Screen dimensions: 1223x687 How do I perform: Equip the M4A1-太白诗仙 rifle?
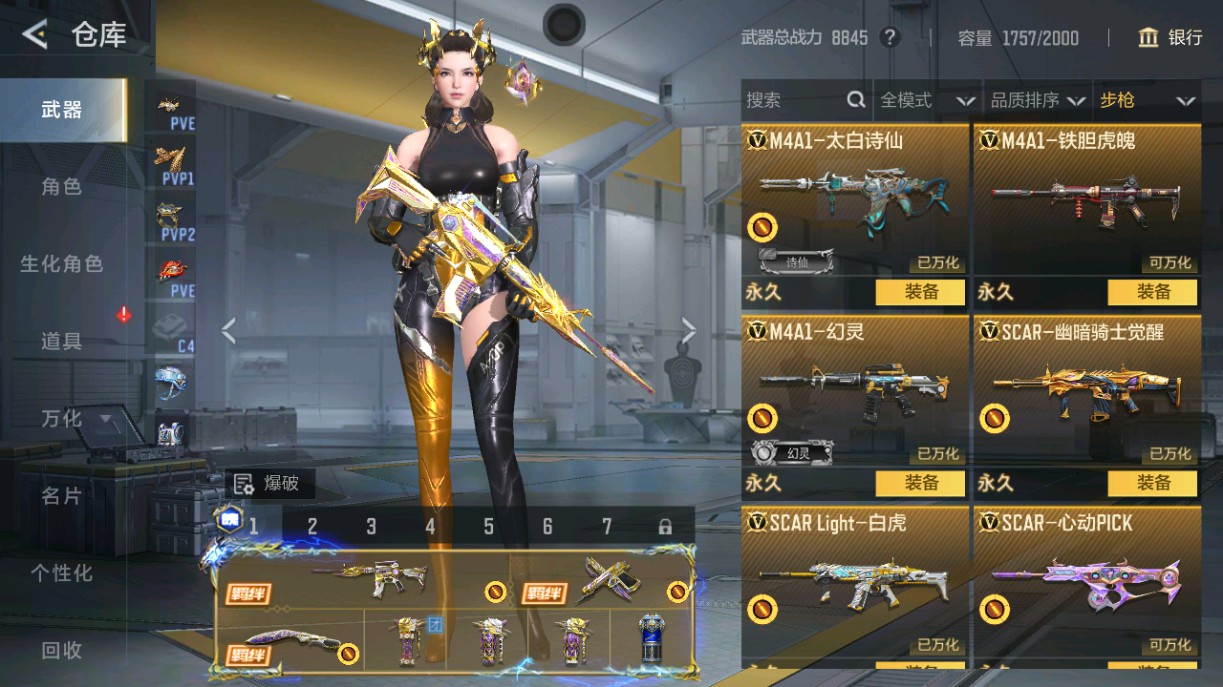tap(920, 292)
